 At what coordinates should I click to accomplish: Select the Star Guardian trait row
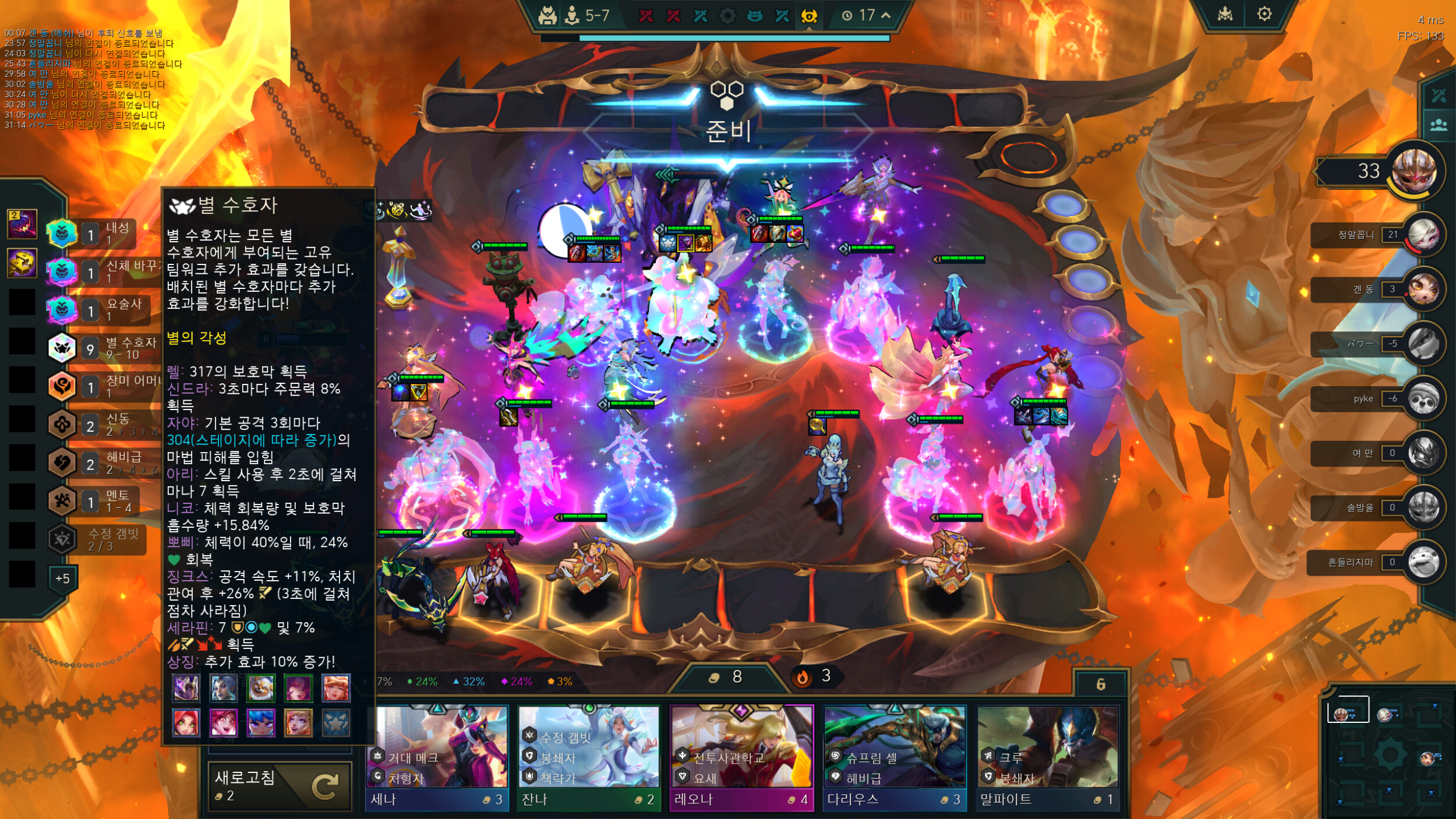pyautogui.click(x=105, y=348)
